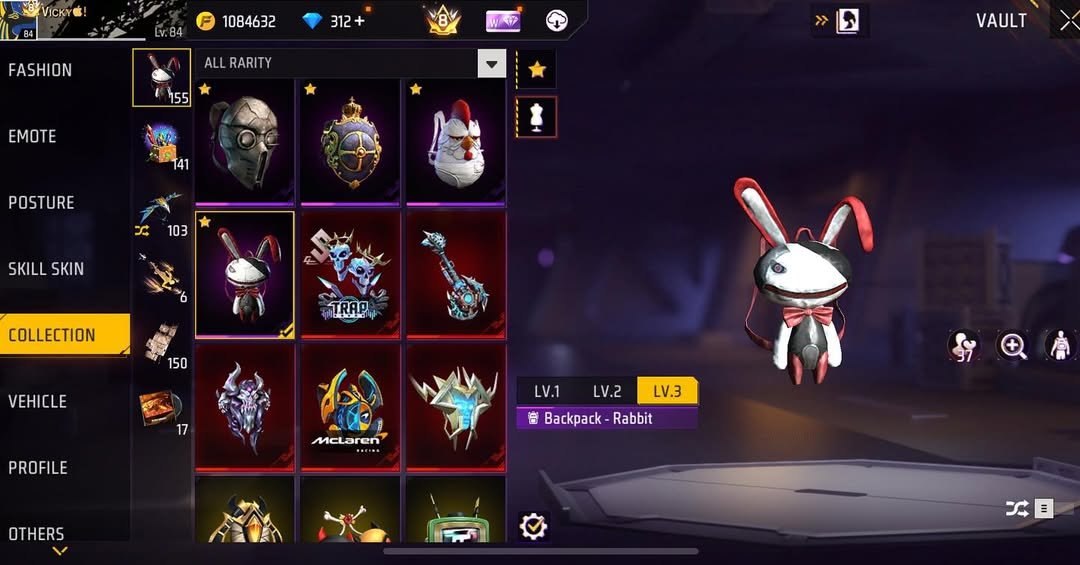The image size is (1080, 565).
Task: Choose the chicken backpack skin
Action: point(455,141)
